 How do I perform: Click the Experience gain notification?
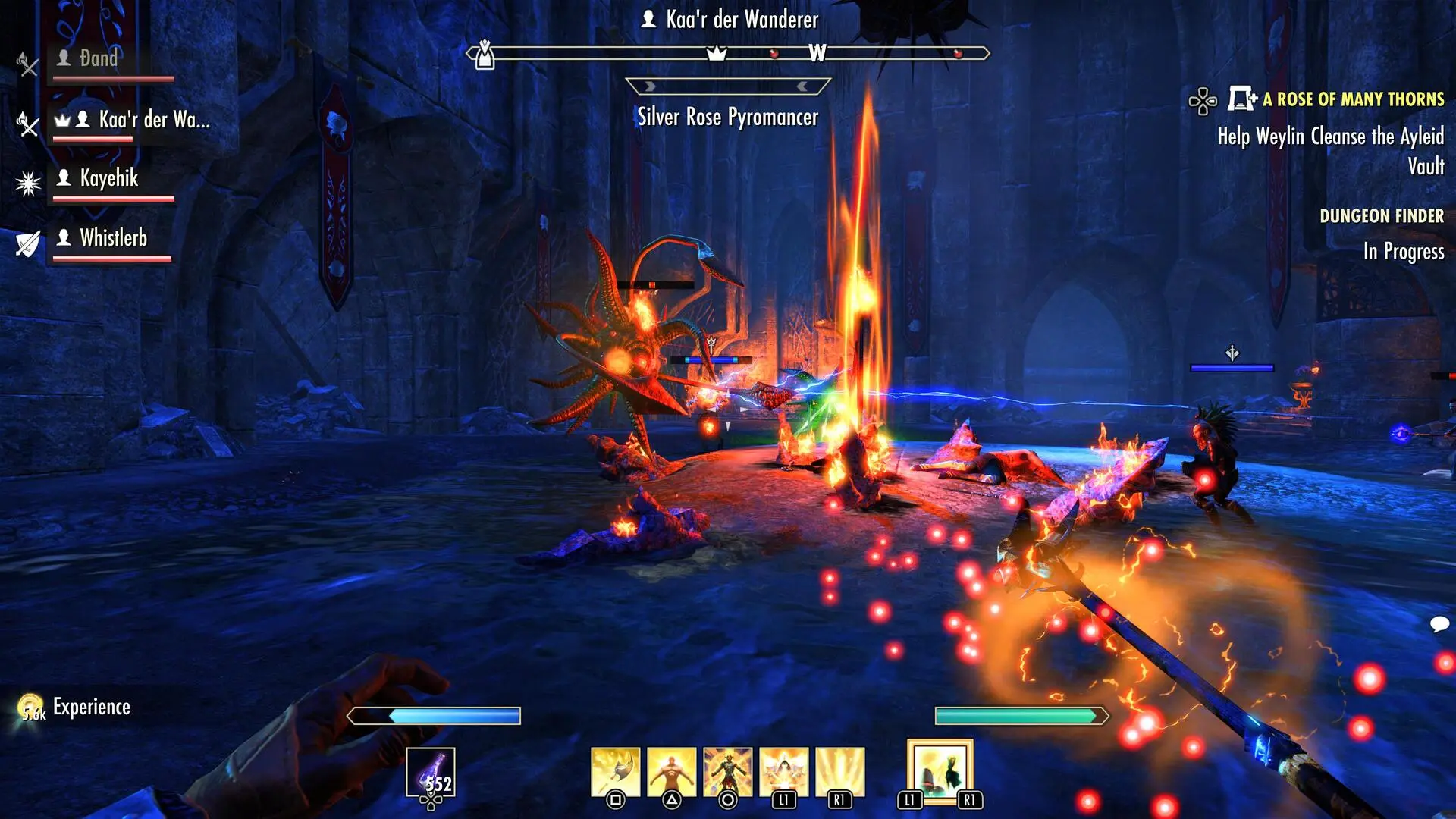point(91,708)
